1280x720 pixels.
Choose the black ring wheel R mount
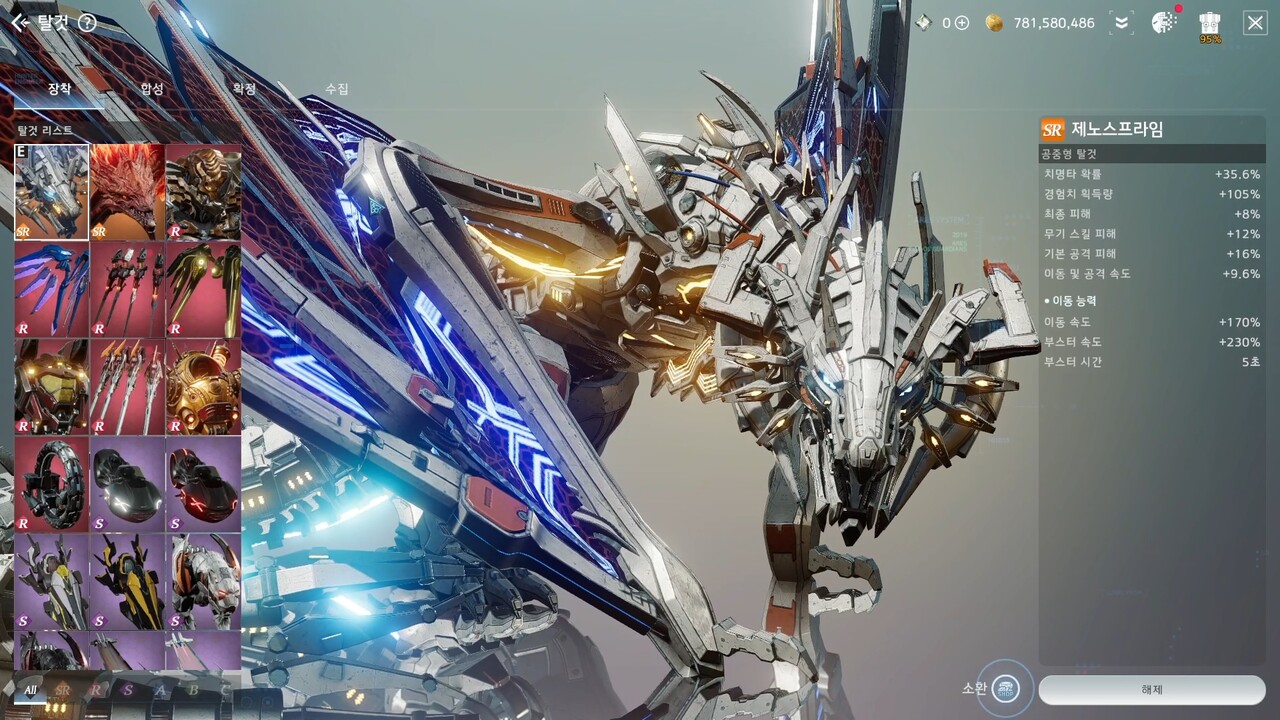point(51,484)
